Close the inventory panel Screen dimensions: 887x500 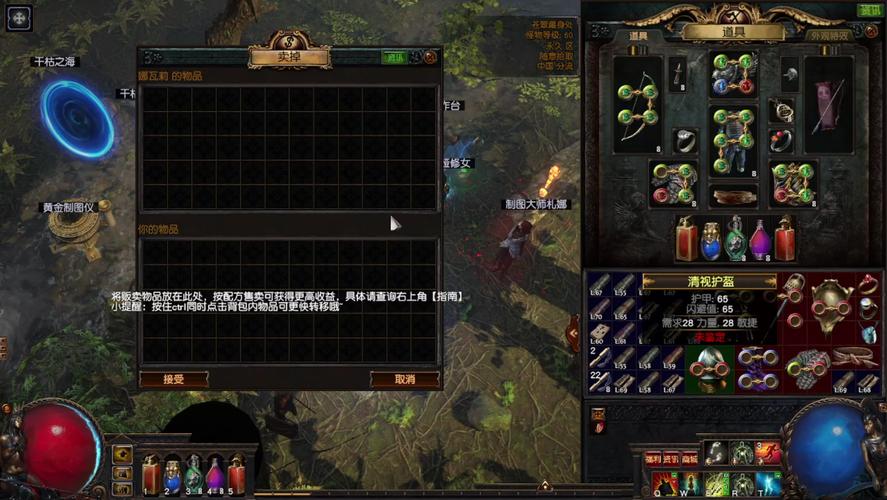(x=869, y=30)
